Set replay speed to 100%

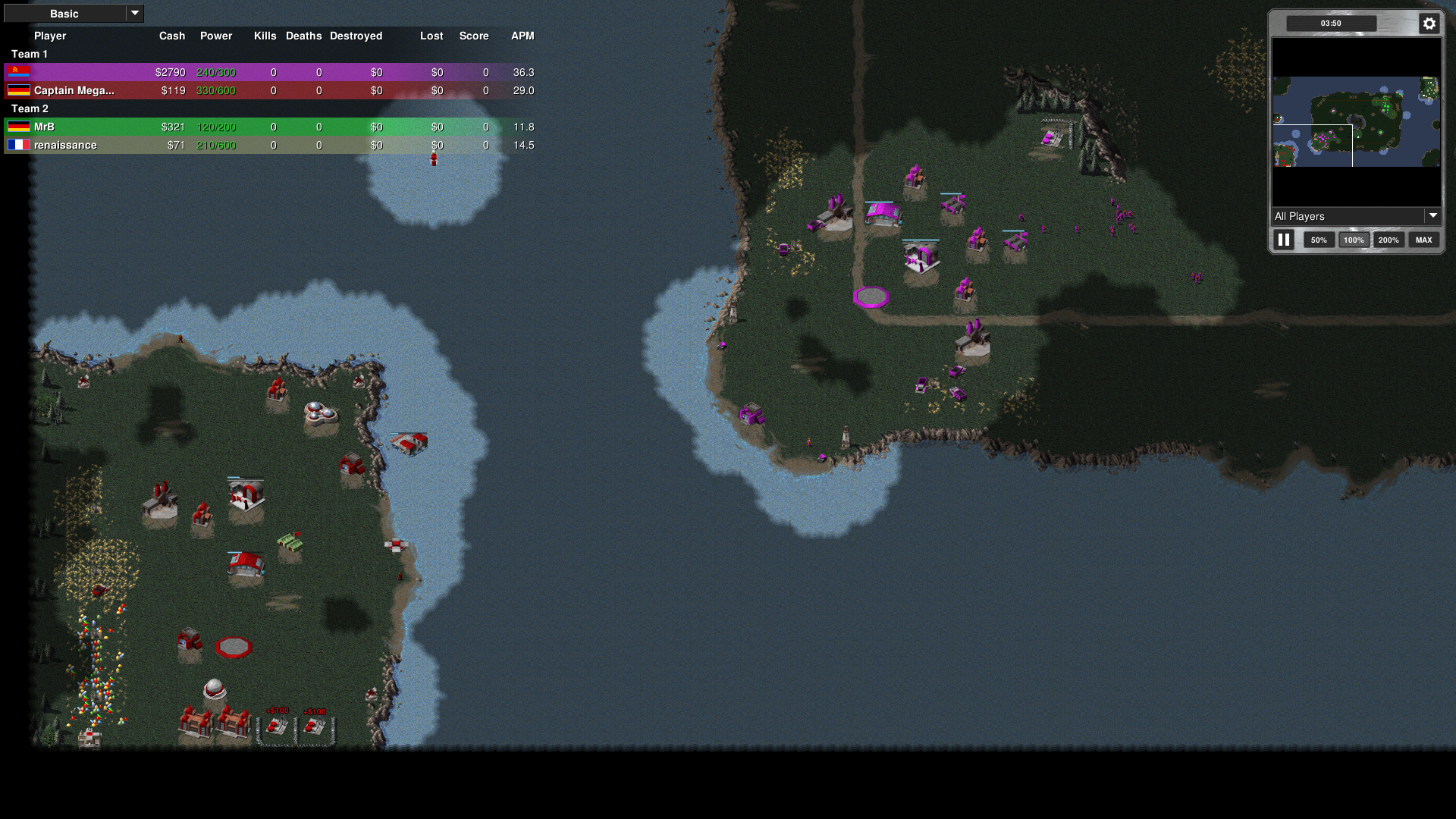[x=1354, y=240]
